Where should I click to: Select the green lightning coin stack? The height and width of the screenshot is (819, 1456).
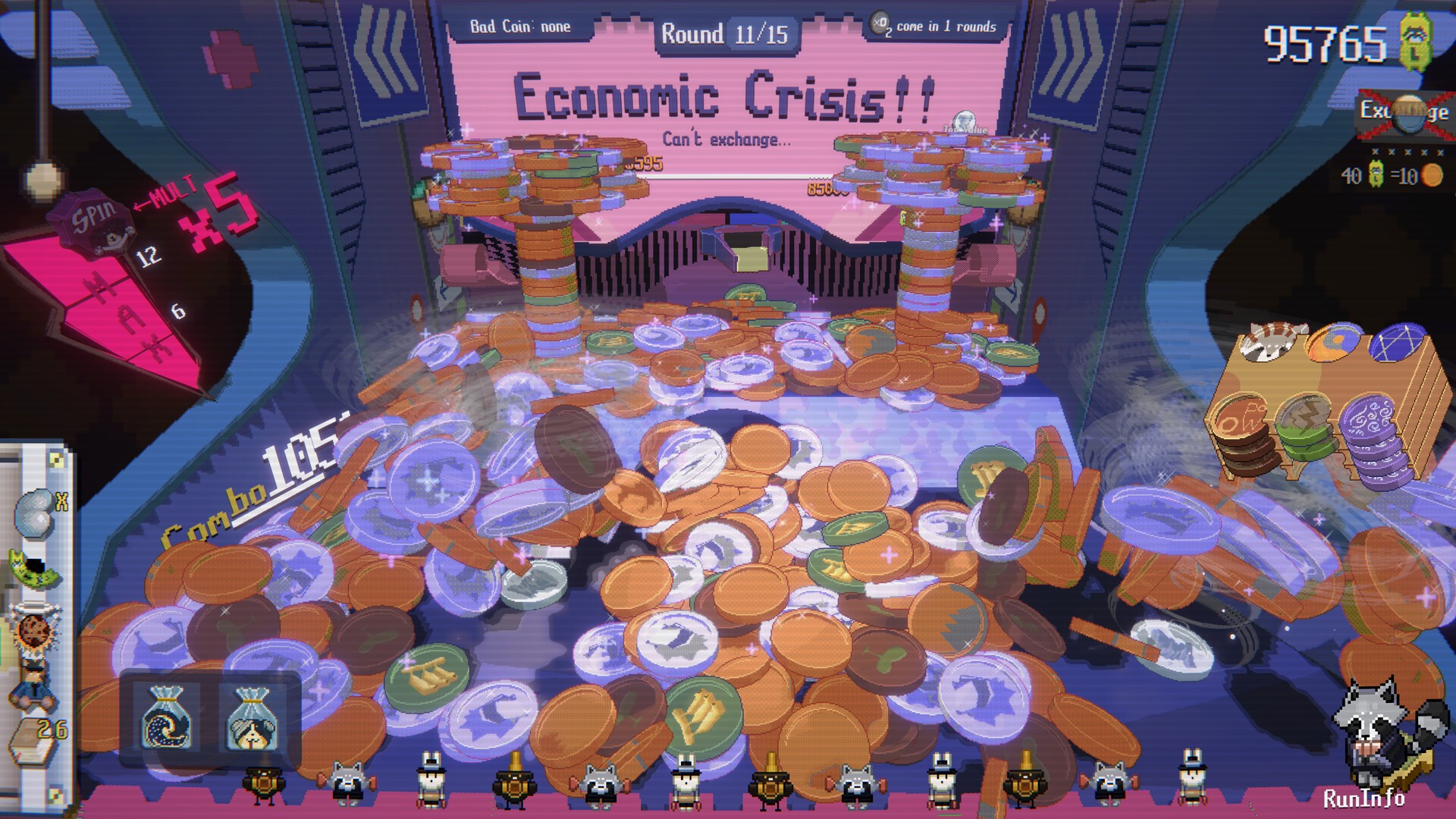1304,428
